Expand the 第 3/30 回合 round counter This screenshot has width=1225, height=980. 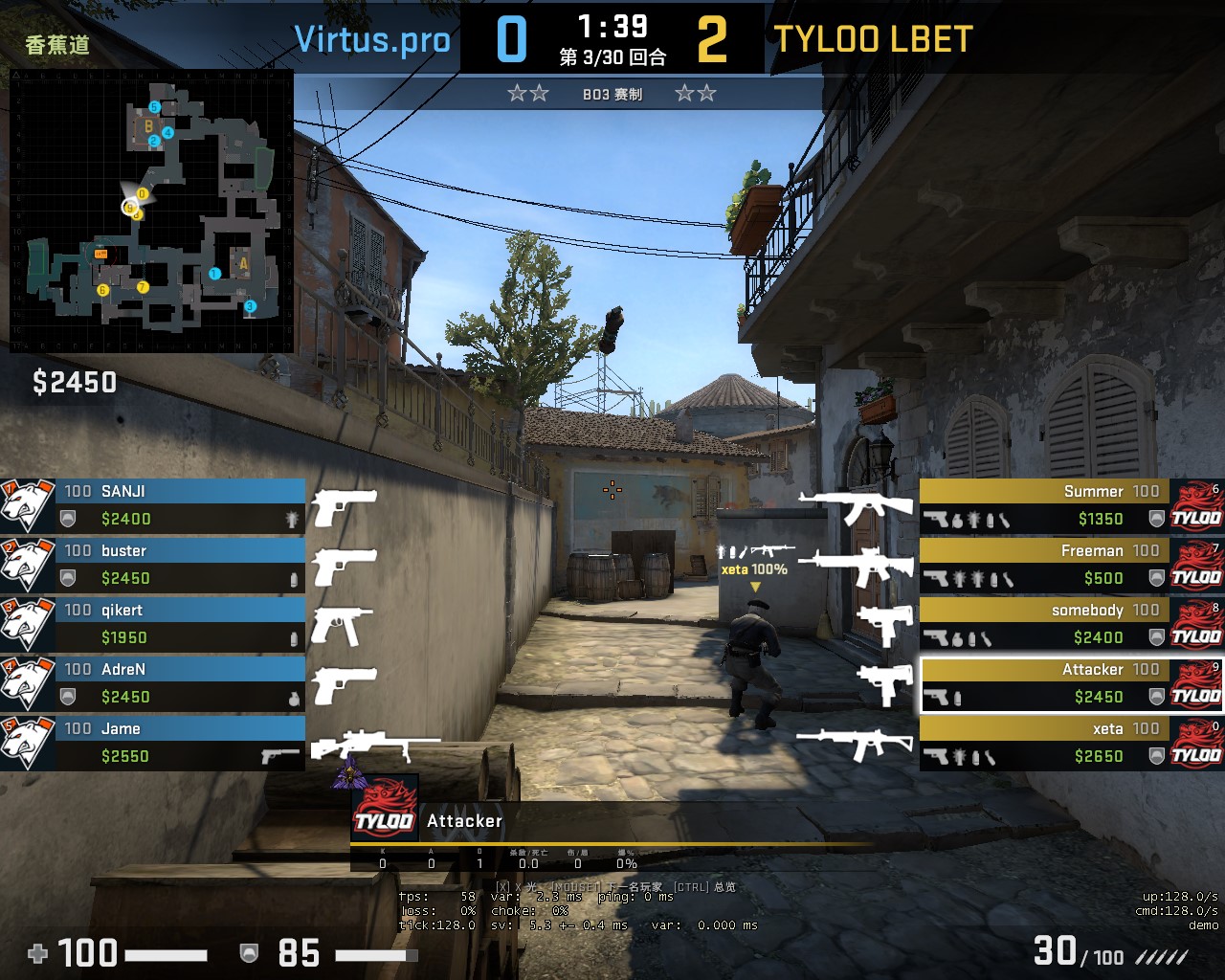click(x=612, y=55)
